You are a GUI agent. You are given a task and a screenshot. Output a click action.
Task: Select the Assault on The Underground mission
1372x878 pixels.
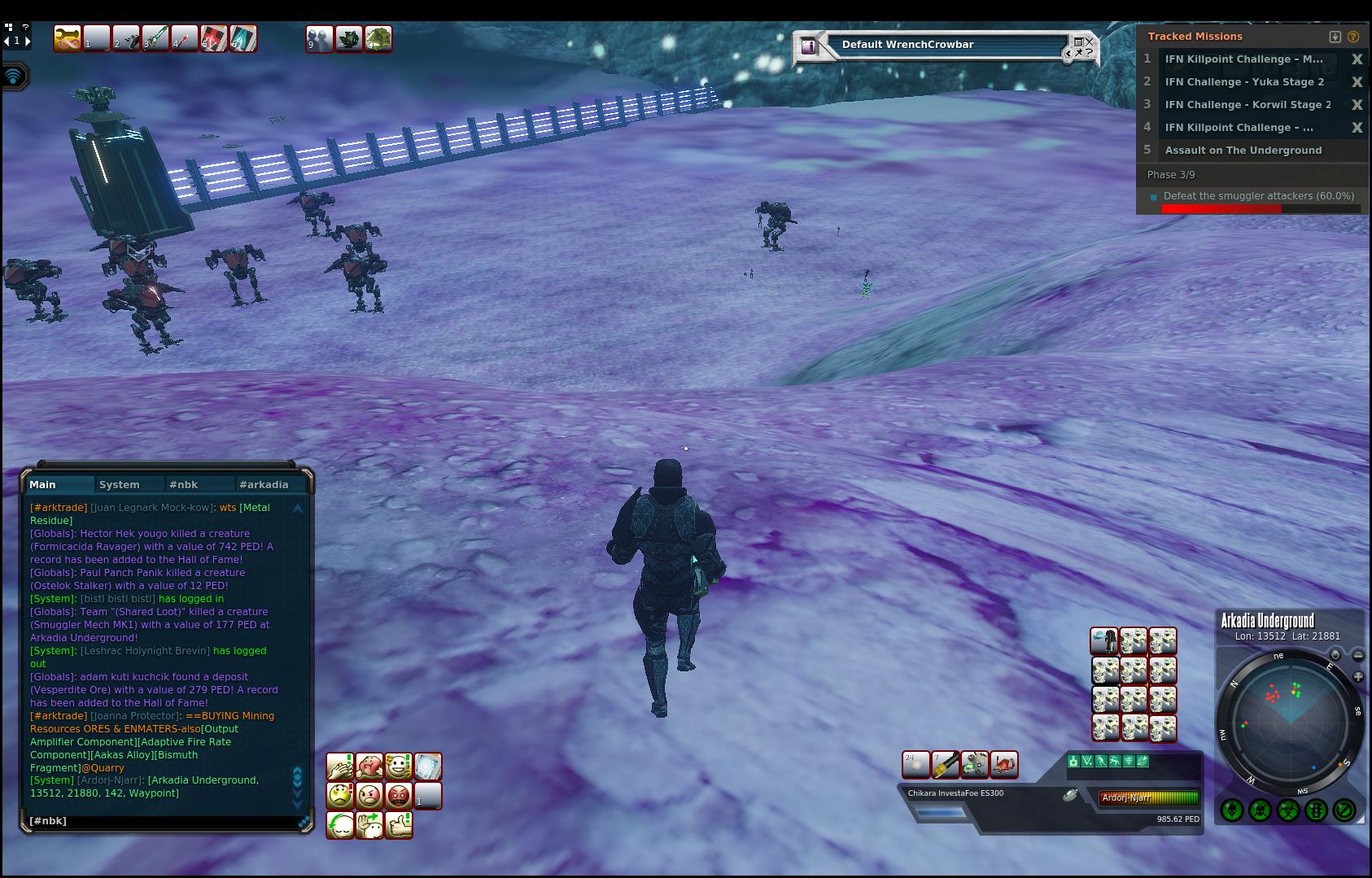pyautogui.click(x=1243, y=151)
